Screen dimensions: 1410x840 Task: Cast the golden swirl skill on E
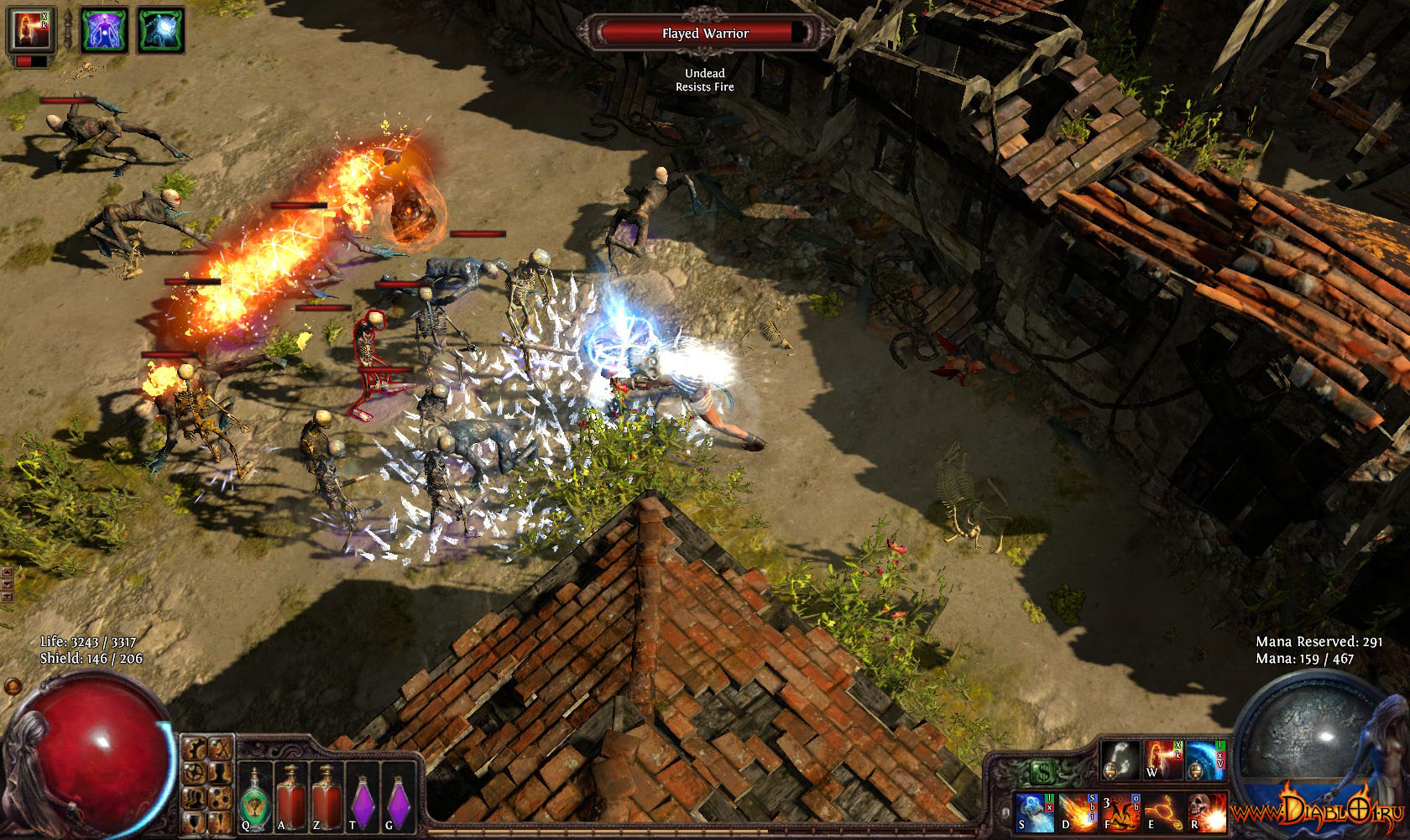tap(1163, 812)
